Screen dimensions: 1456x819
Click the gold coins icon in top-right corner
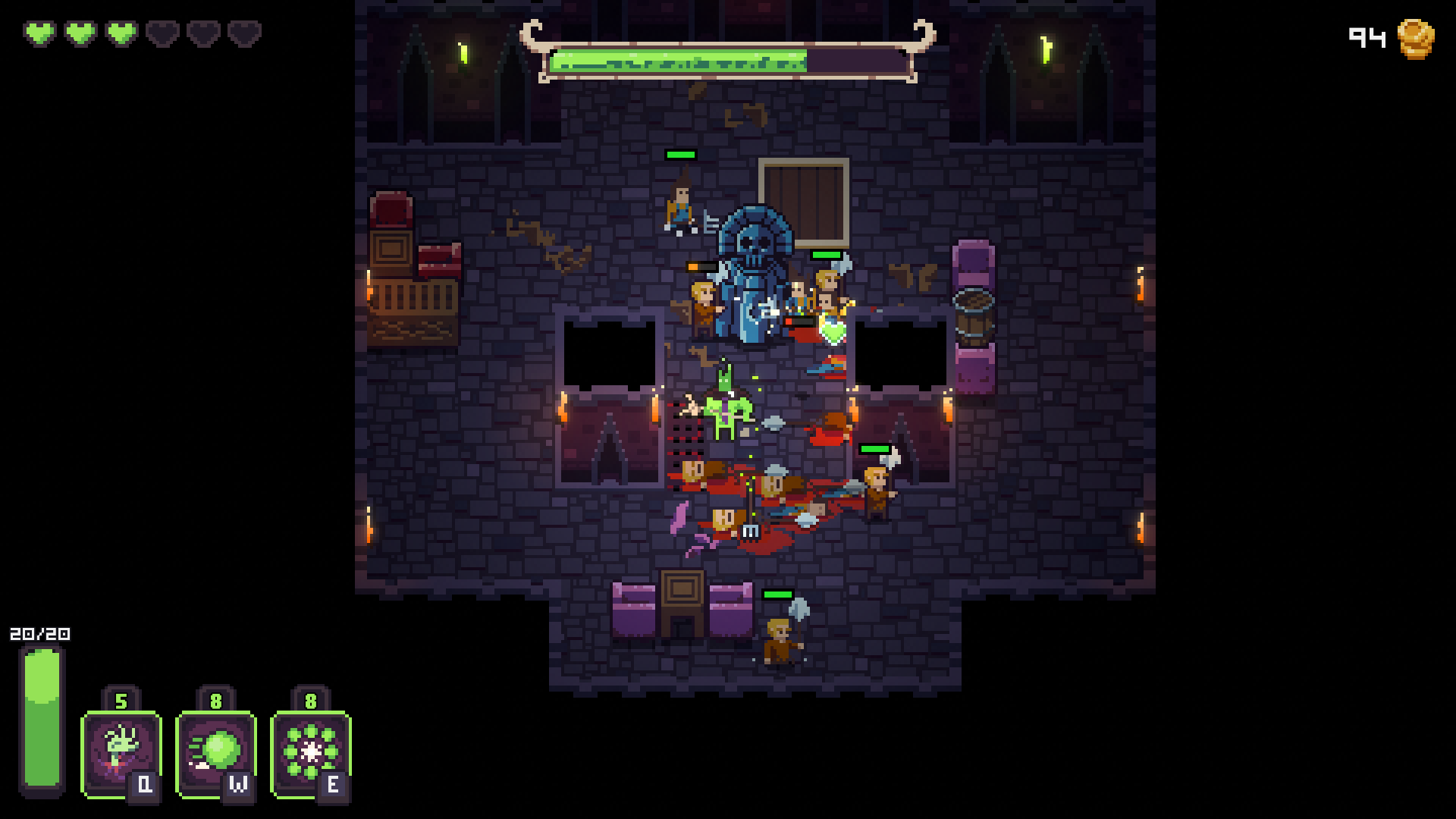[x=1415, y=37]
